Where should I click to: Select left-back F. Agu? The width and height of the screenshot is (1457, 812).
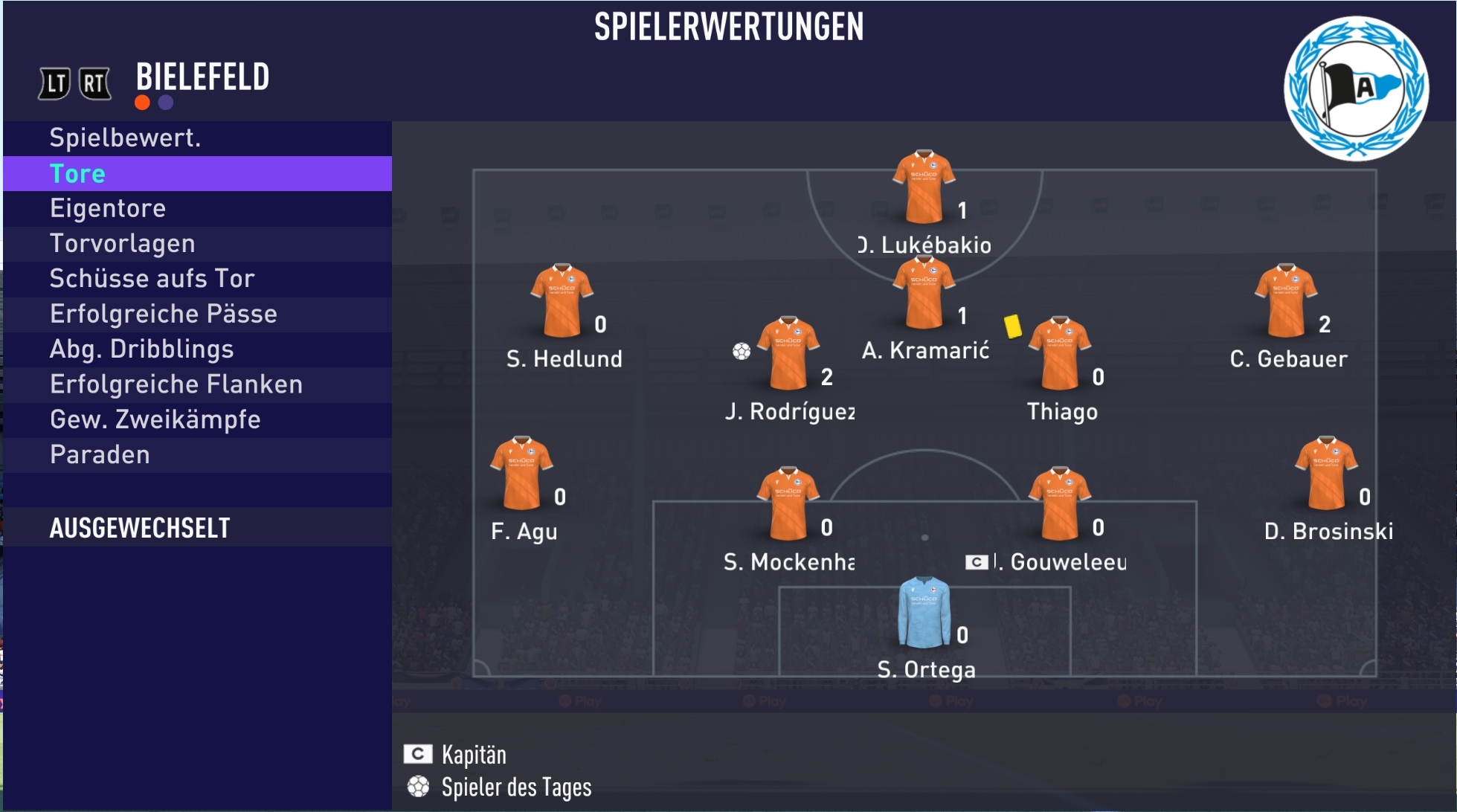[x=521, y=474]
